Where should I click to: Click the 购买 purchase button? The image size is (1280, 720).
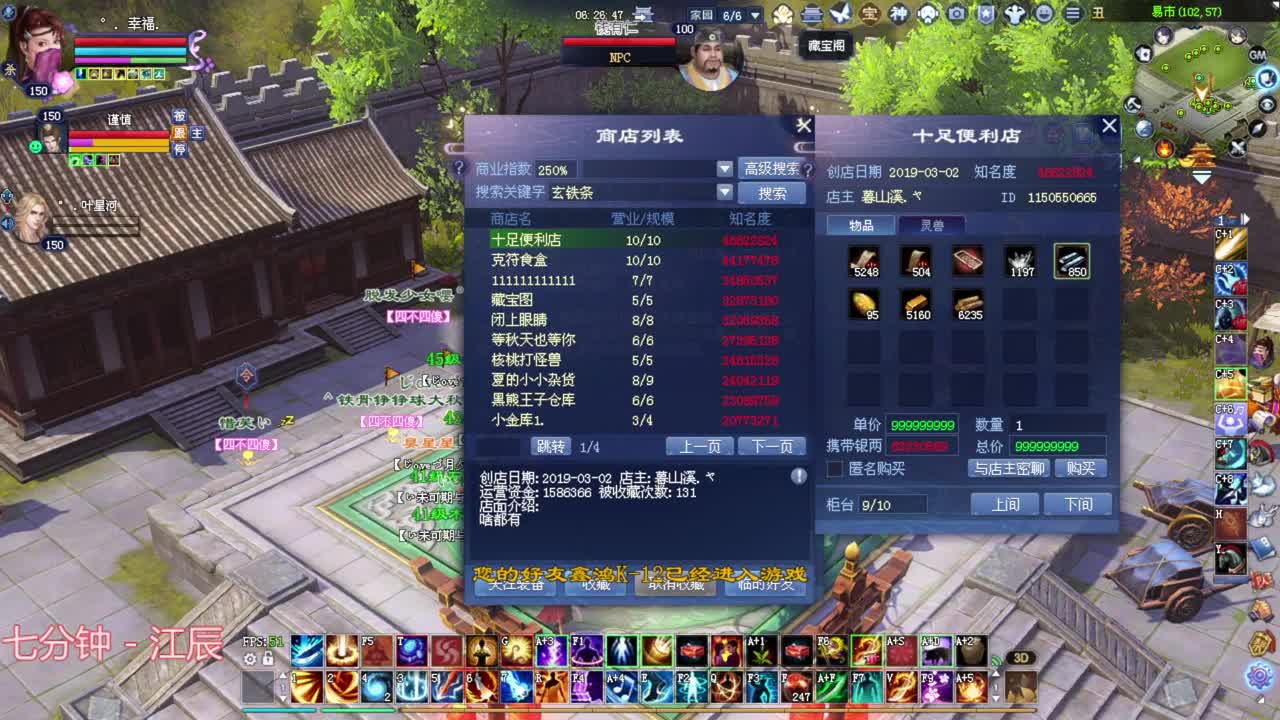[1083, 468]
